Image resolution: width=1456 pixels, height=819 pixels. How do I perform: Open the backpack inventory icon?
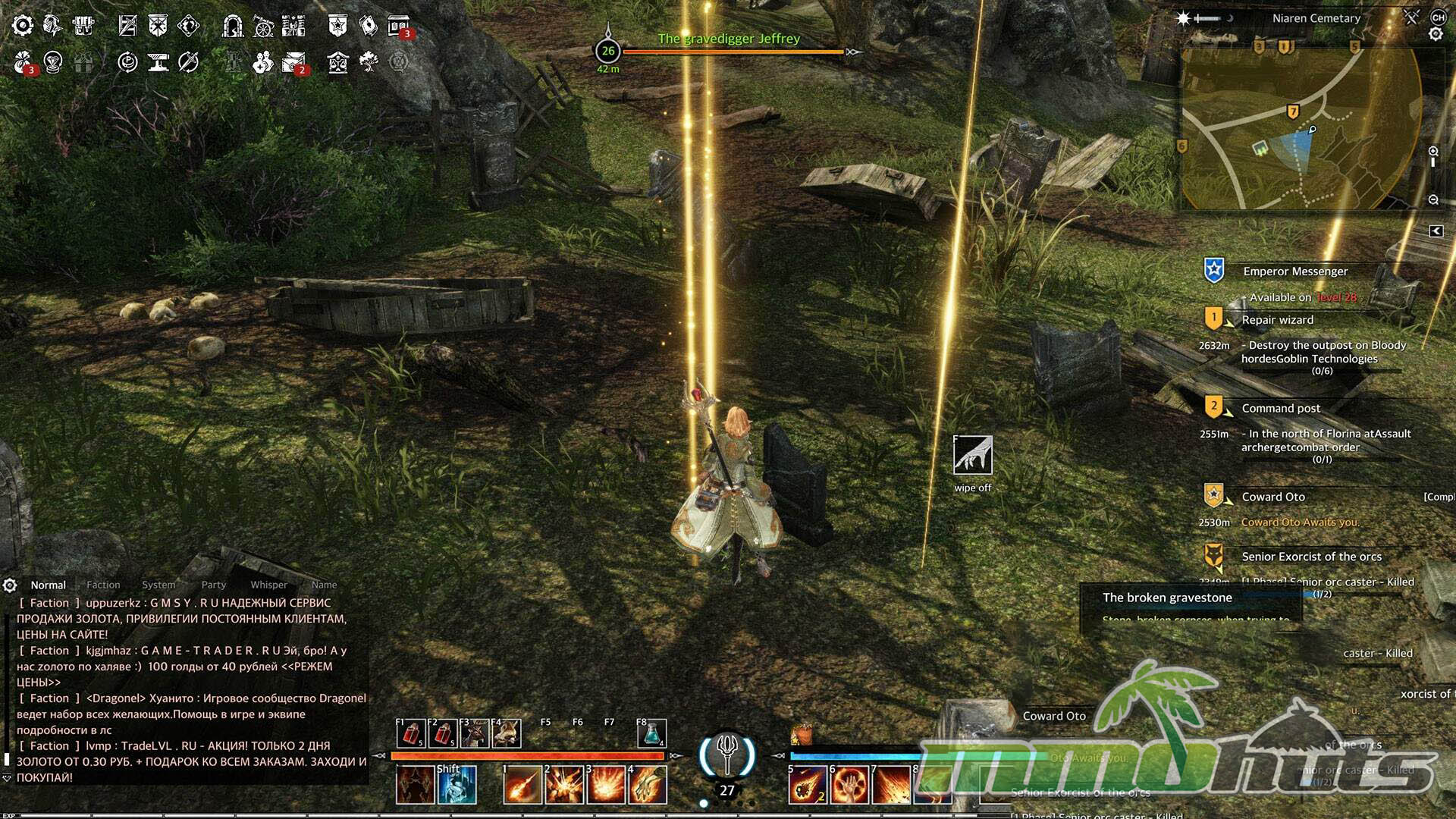(x=83, y=26)
